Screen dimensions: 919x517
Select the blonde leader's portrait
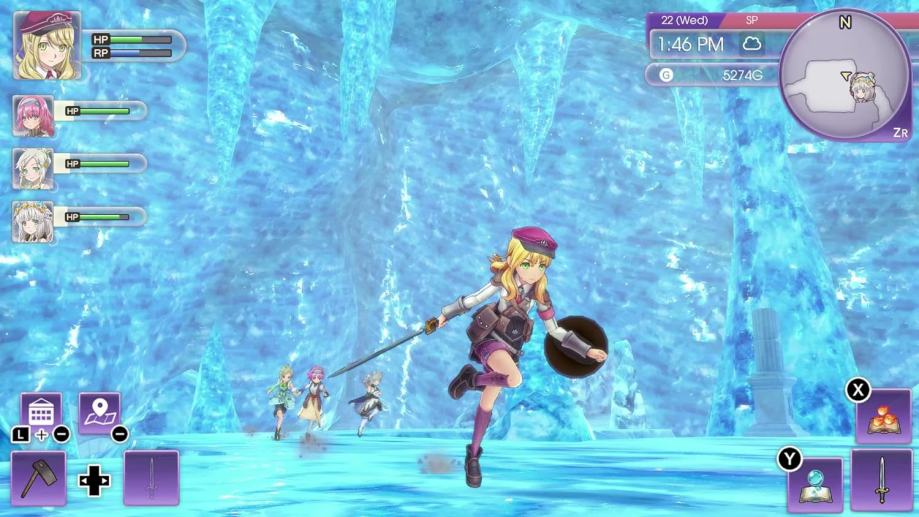[48, 45]
